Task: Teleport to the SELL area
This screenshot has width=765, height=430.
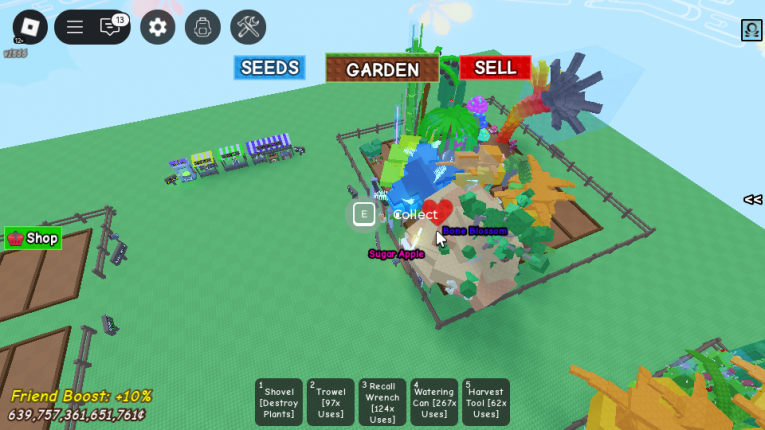Action: (x=495, y=68)
